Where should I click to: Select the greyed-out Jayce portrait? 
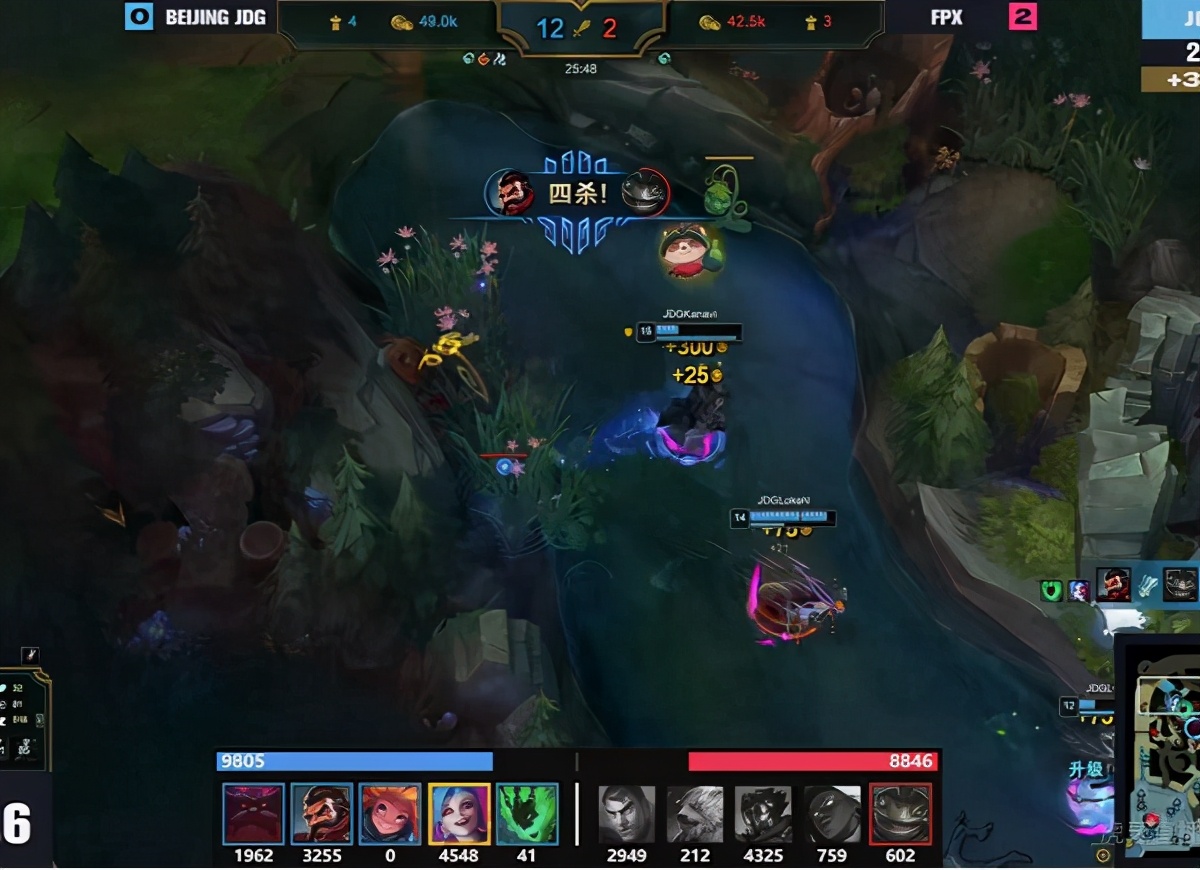(627, 814)
